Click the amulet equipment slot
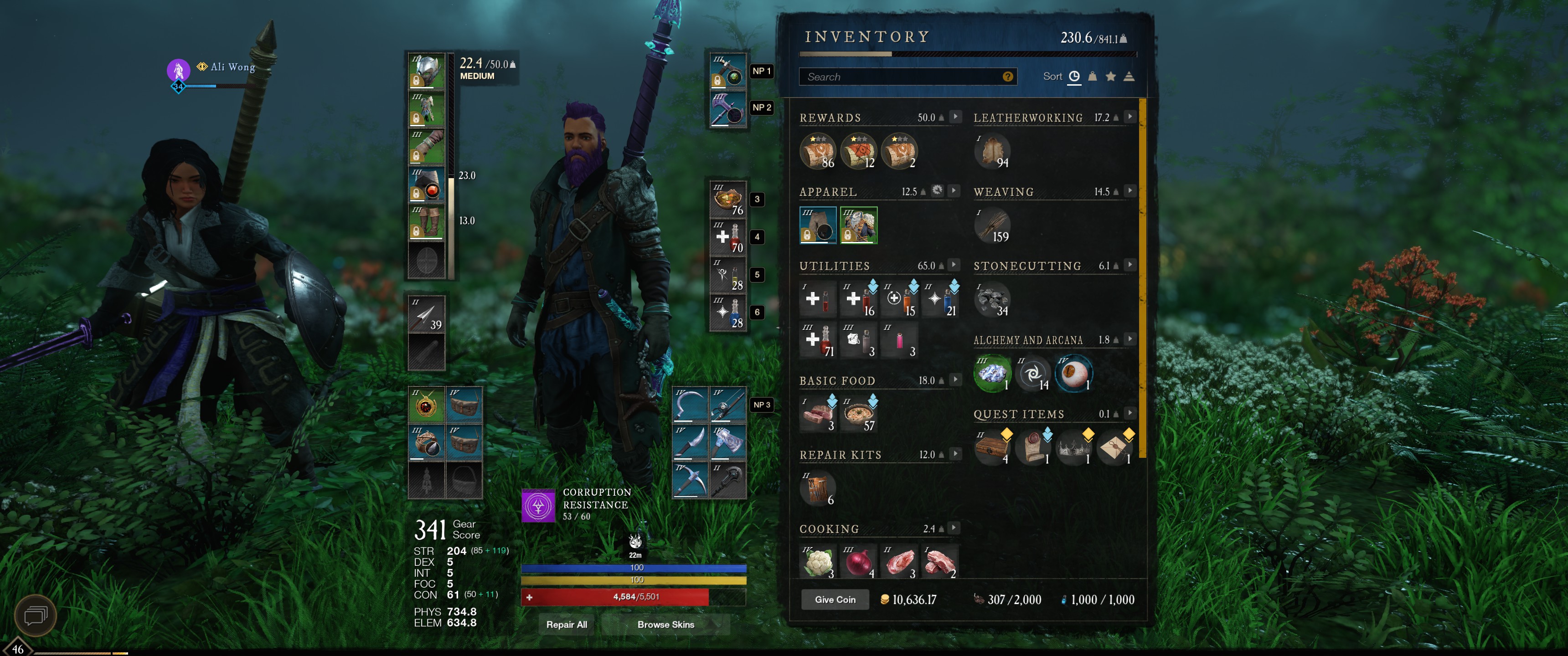The width and height of the screenshot is (1568, 656). [427, 405]
